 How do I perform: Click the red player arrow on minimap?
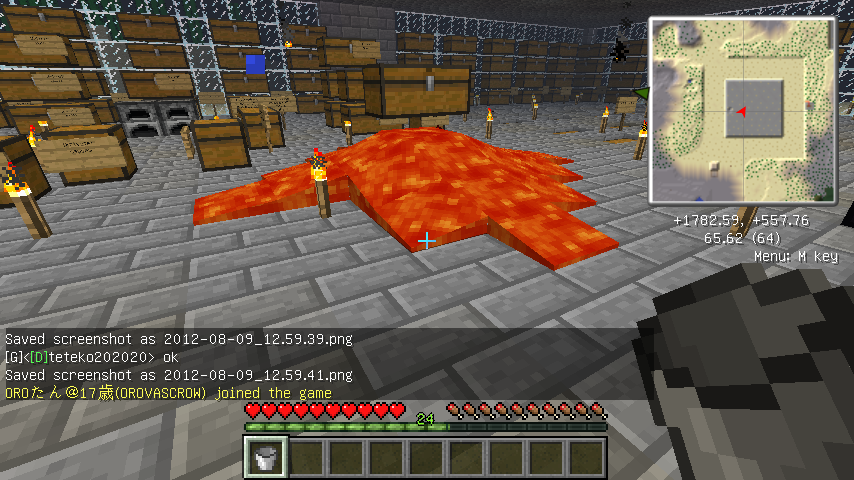pyautogui.click(x=741, y=111)
